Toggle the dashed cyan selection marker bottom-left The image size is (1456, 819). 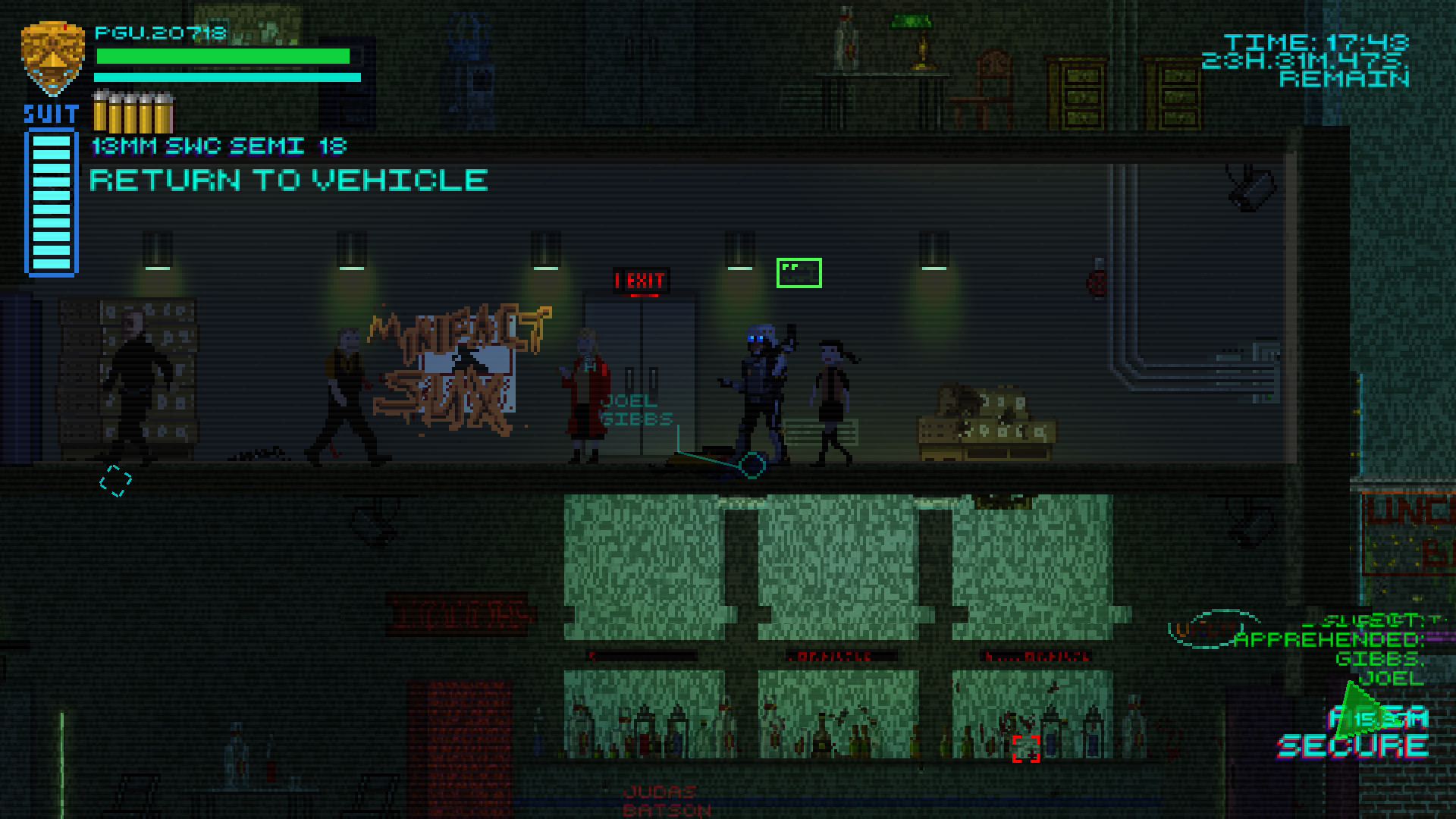[x=114, y=481]
